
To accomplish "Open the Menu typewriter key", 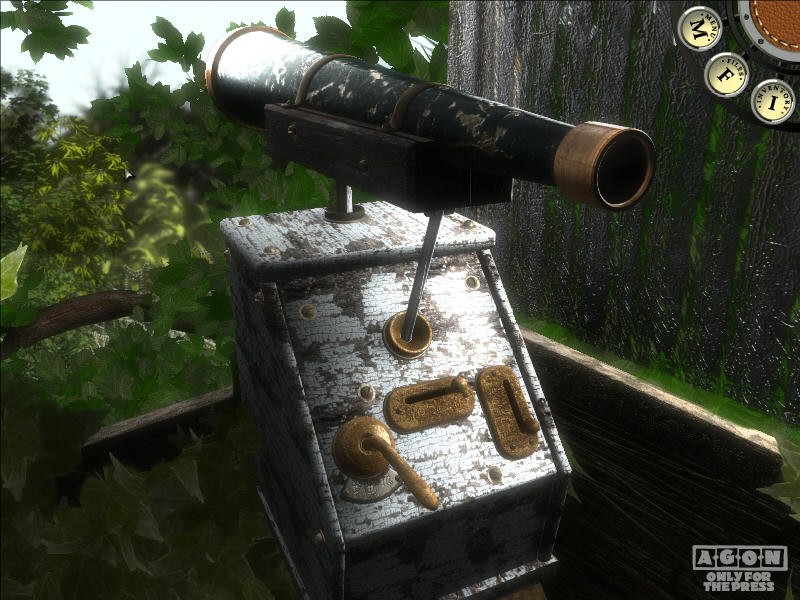I will [x=699, y=28].
